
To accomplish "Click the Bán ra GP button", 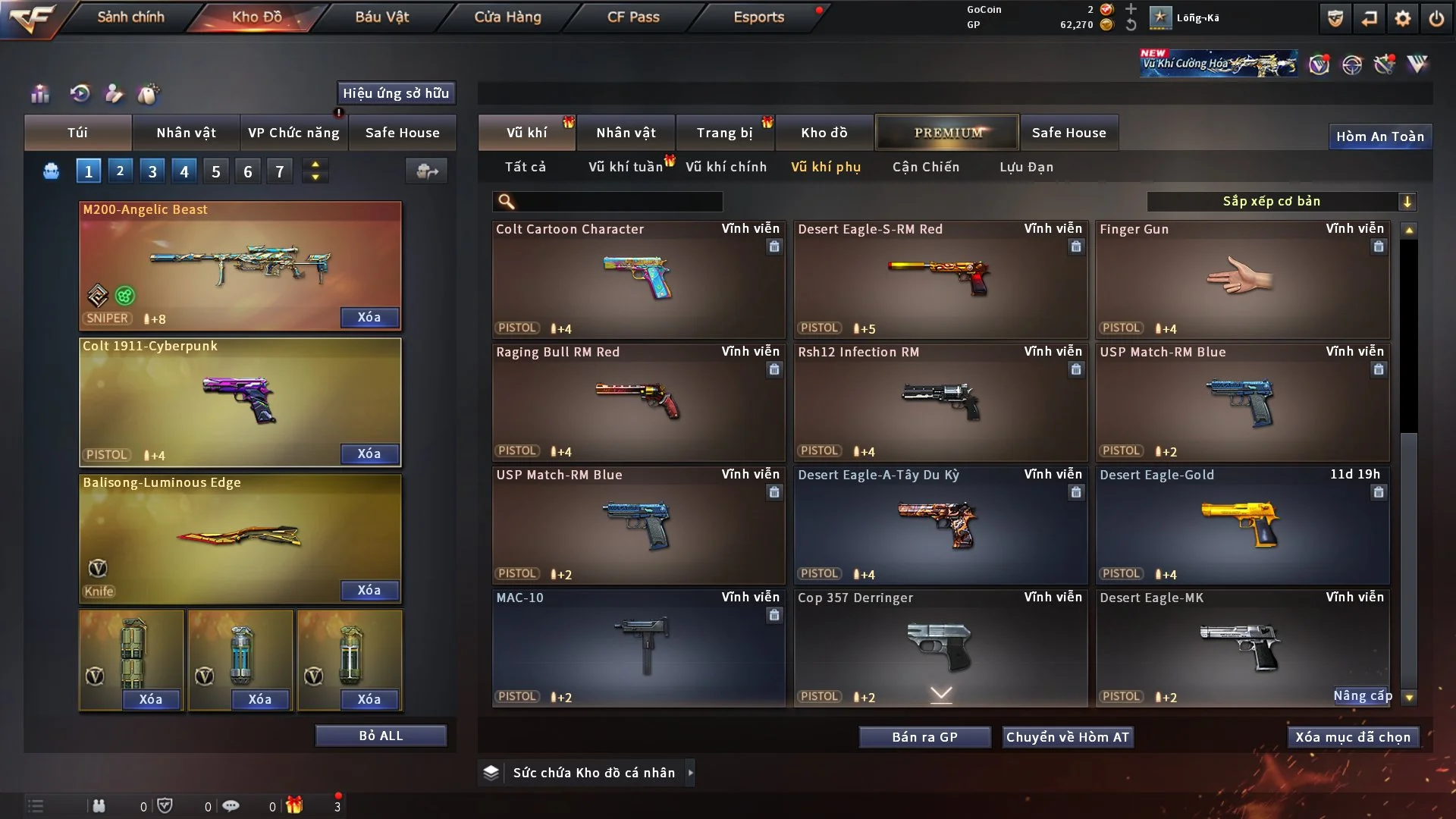I will pos(924,737).
